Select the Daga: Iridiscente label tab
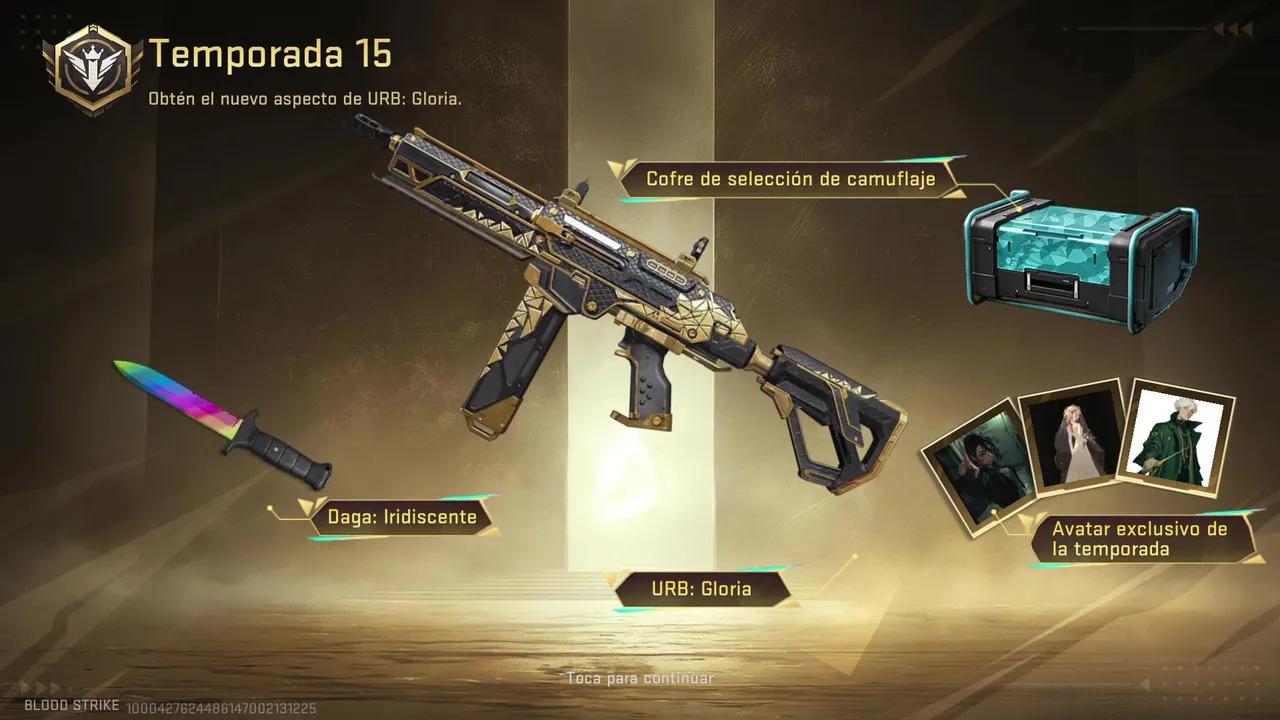 402,517
